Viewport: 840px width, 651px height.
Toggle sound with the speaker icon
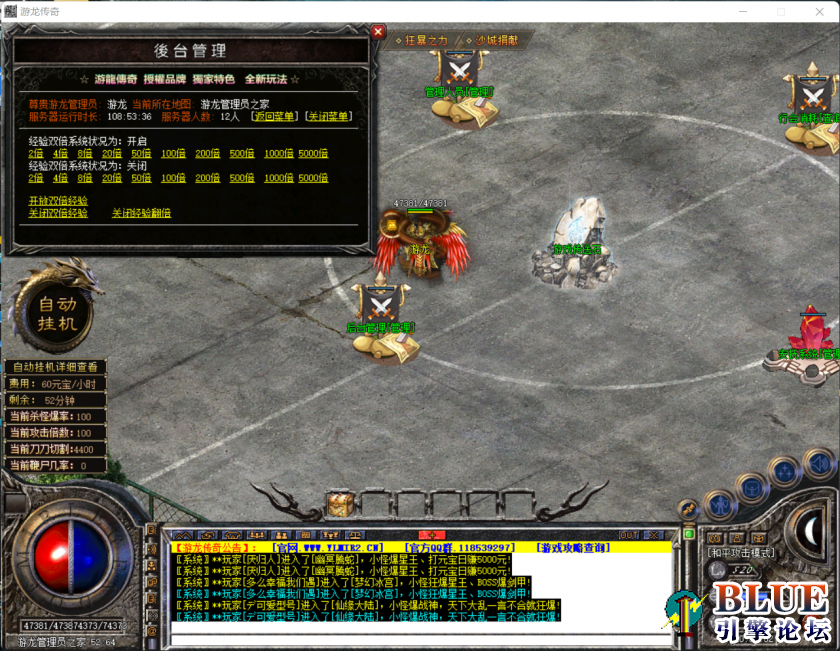coord(817,462)
